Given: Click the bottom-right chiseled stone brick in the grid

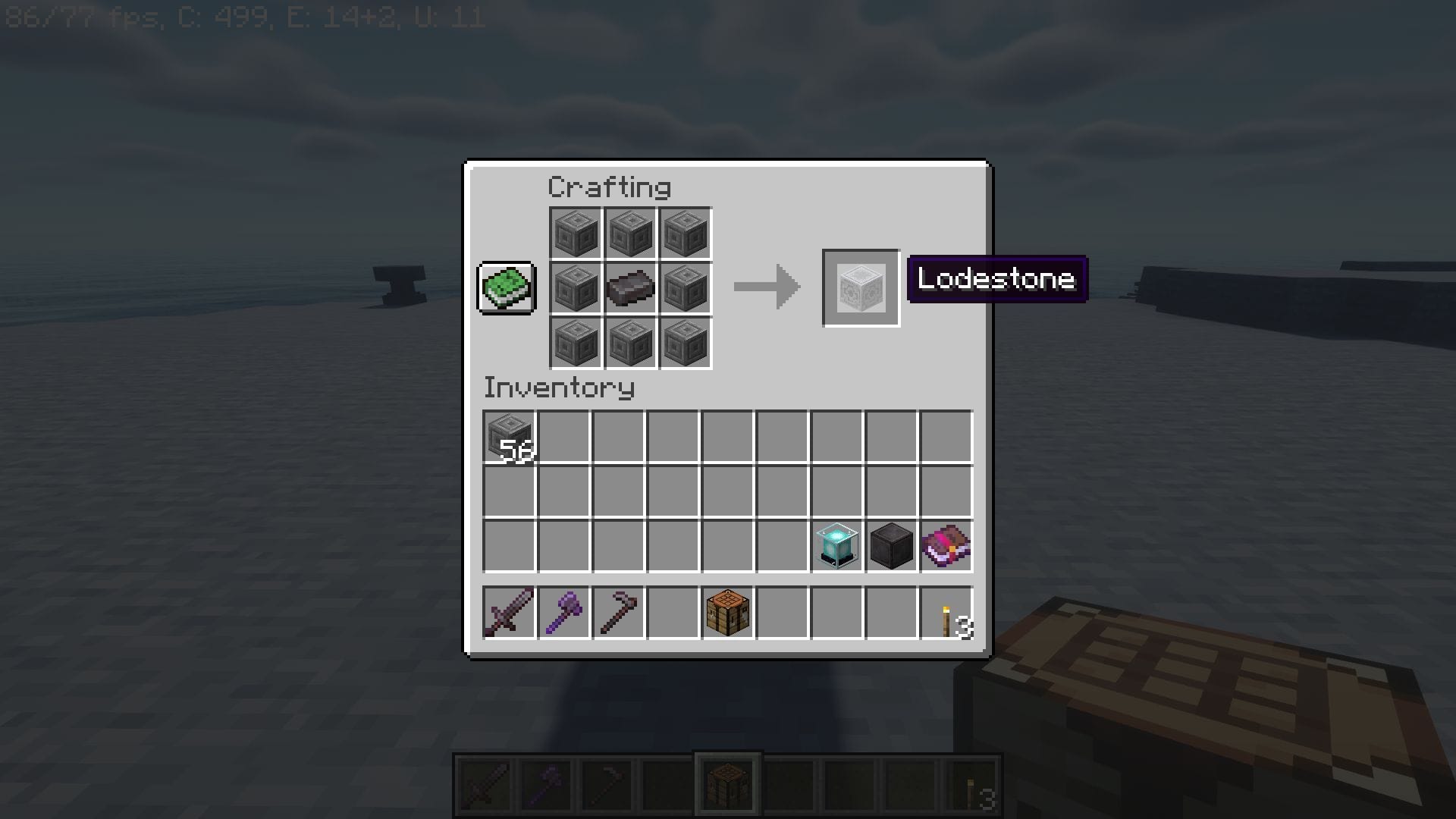Looking at the screenshot, I should [684, 341].
